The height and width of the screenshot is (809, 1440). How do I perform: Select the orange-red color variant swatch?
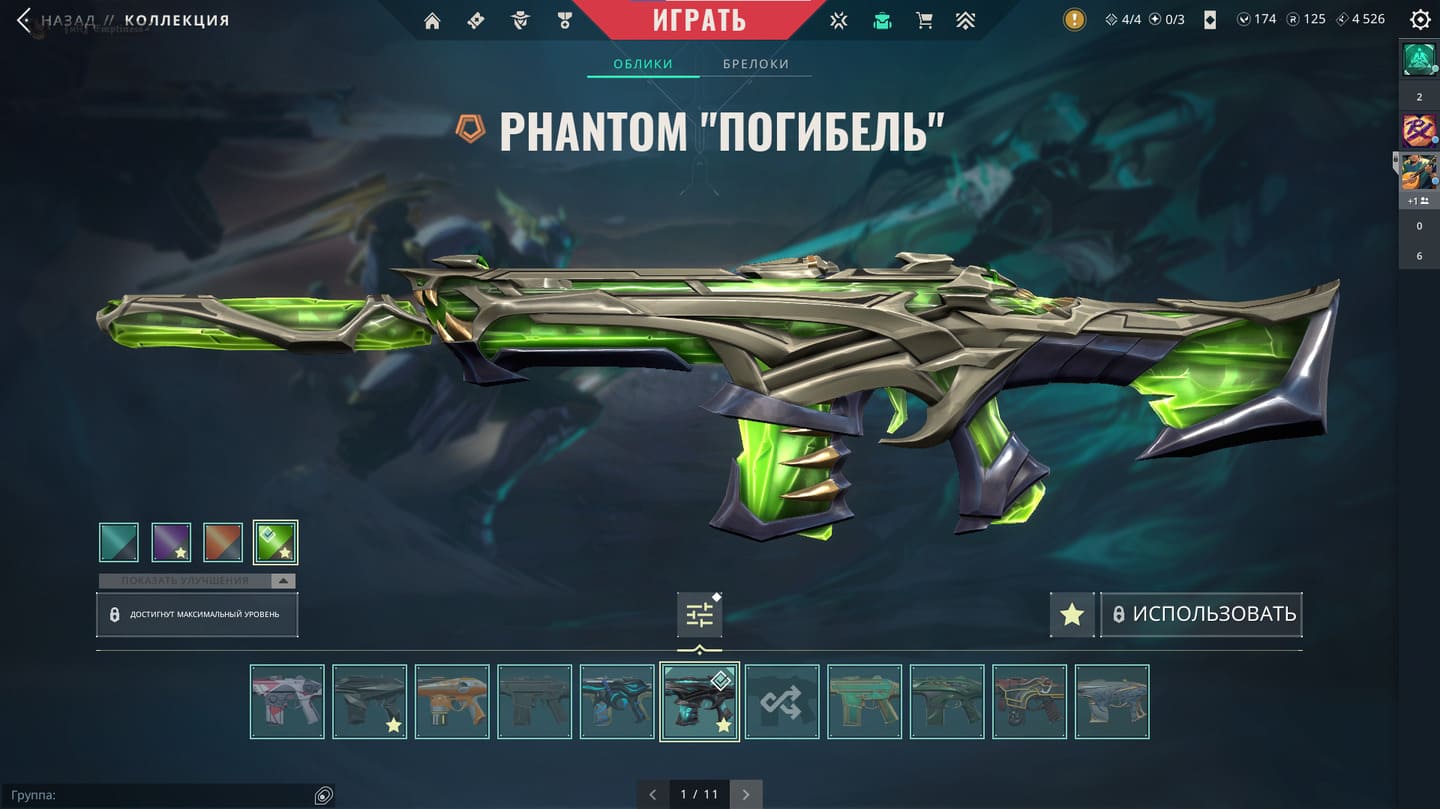[223, 542]
